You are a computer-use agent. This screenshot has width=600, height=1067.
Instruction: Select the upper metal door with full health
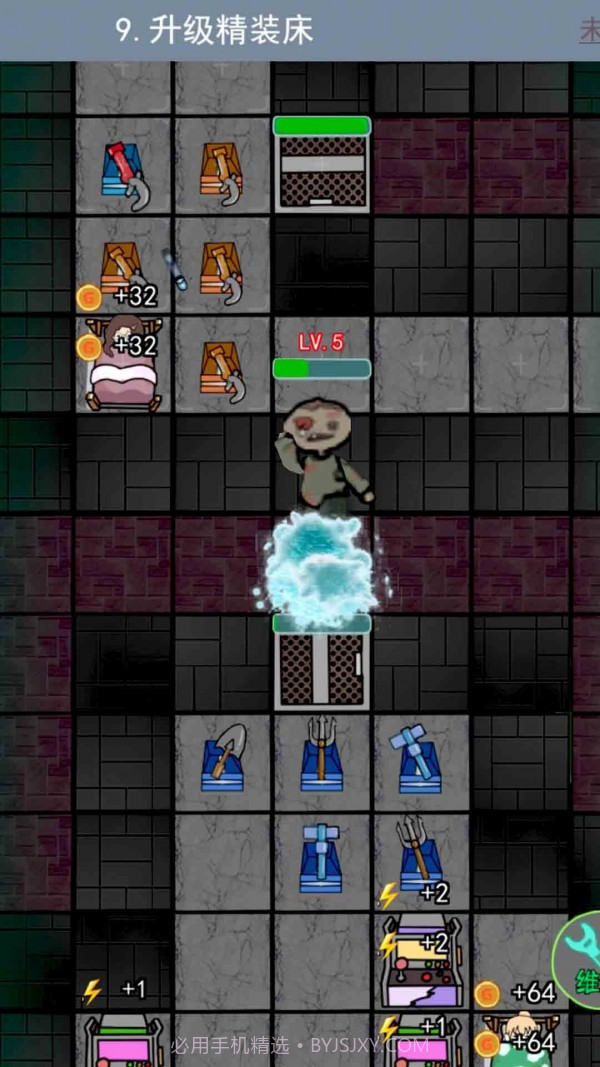[321, 167]
